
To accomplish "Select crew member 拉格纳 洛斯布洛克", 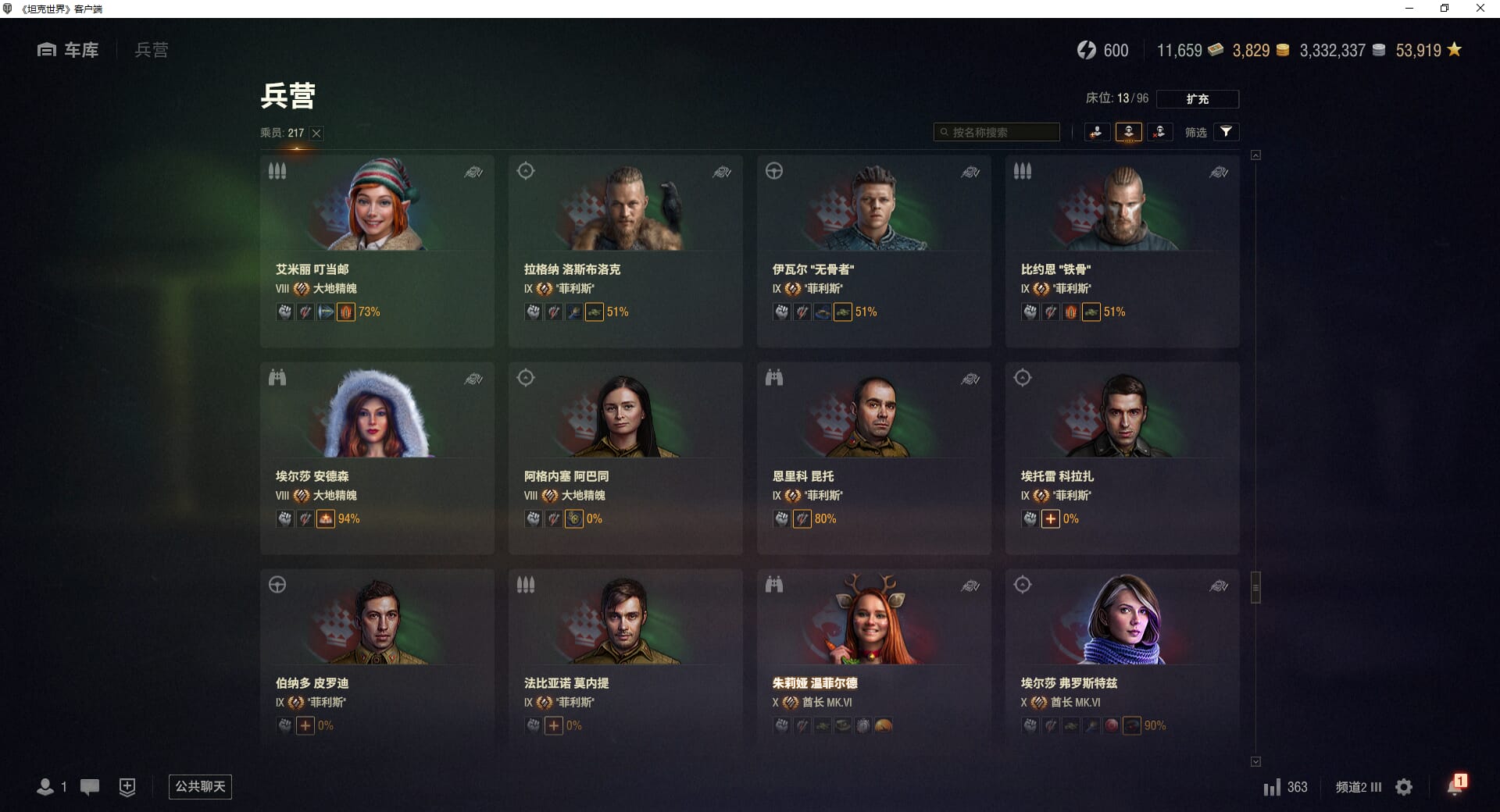I will pos(625,251).
